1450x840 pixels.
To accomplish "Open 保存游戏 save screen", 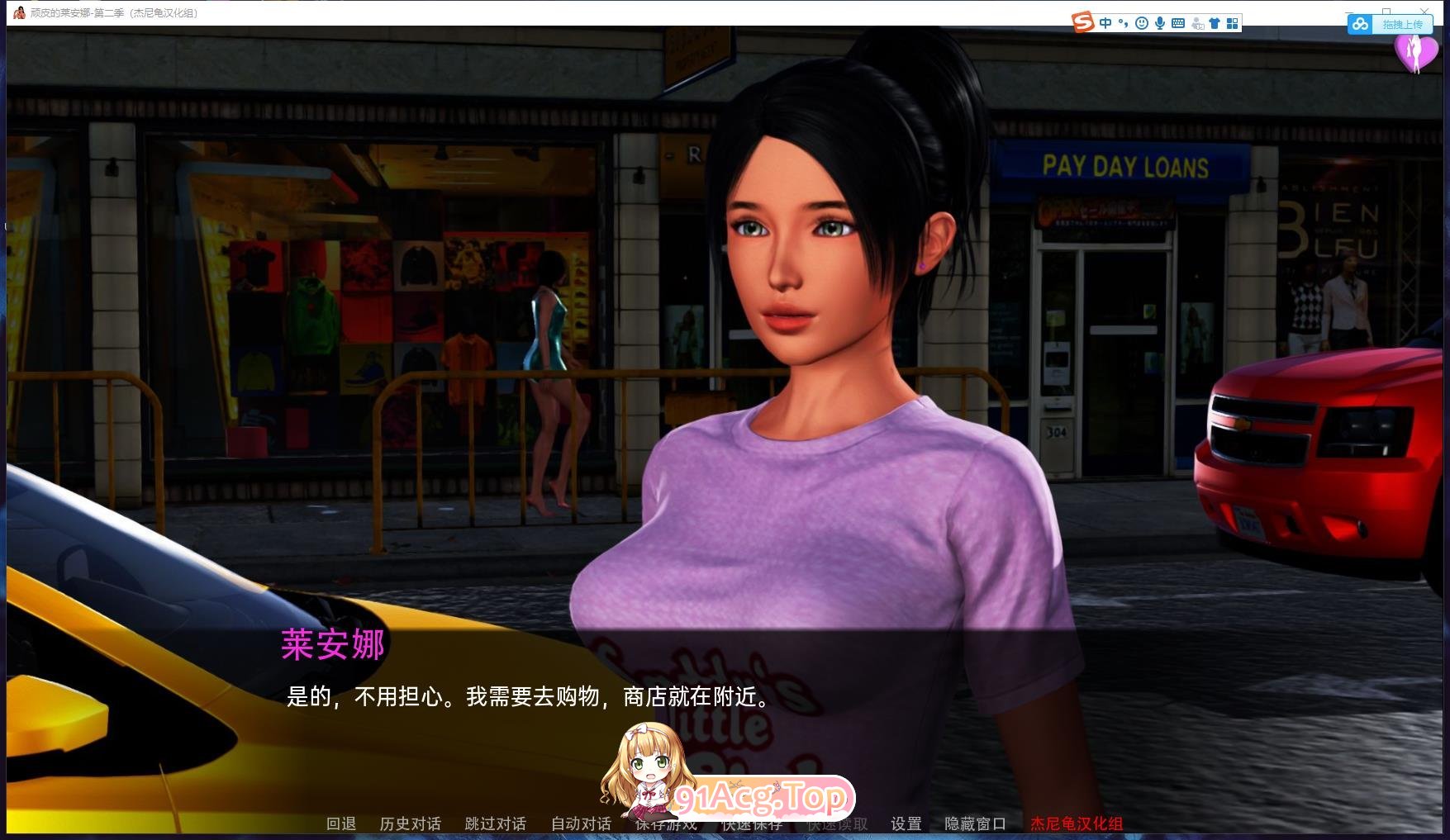I will click(665, 823).
